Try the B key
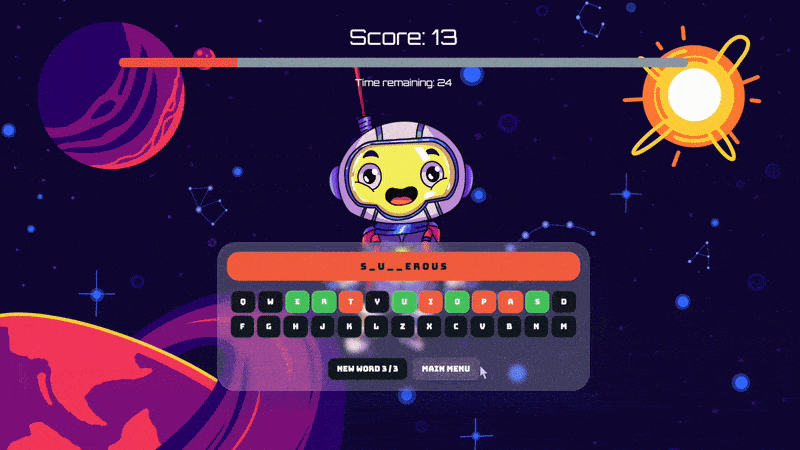This screenshot has width=800, height=450. point(510,326)
